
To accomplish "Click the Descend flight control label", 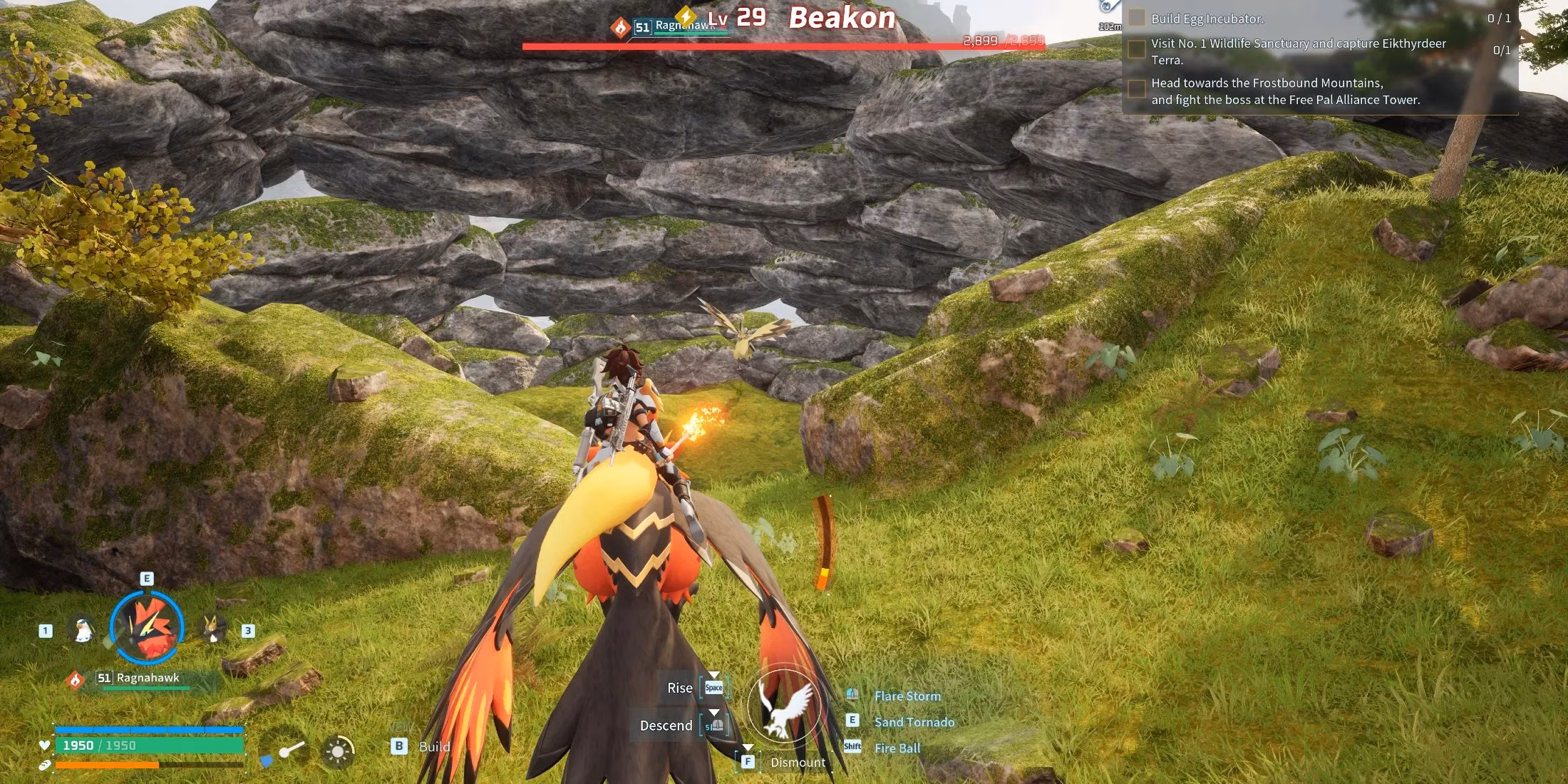I will pyautogui.click(x=666, y=726).
